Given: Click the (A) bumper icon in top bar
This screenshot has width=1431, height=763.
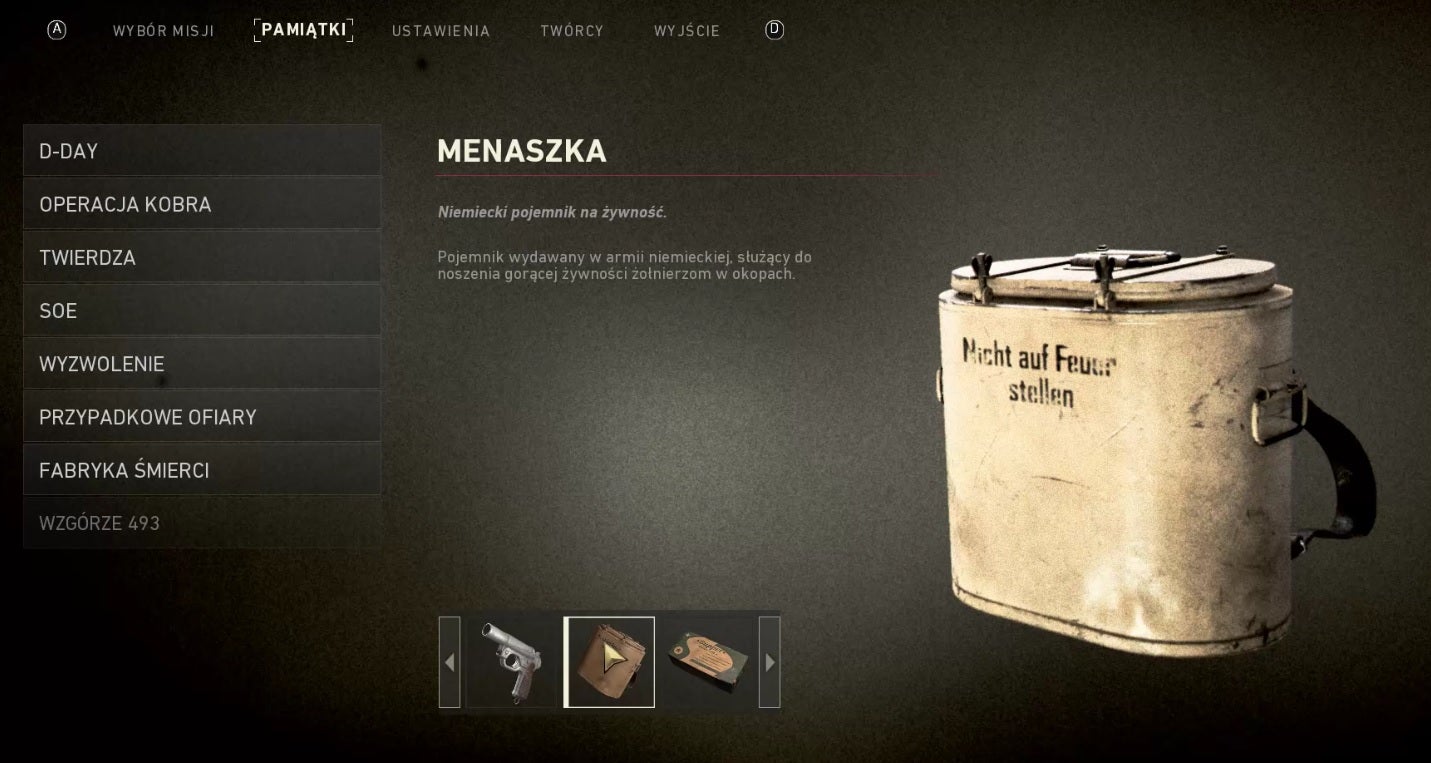Looking at the screenshot, I should click(56, 30).
